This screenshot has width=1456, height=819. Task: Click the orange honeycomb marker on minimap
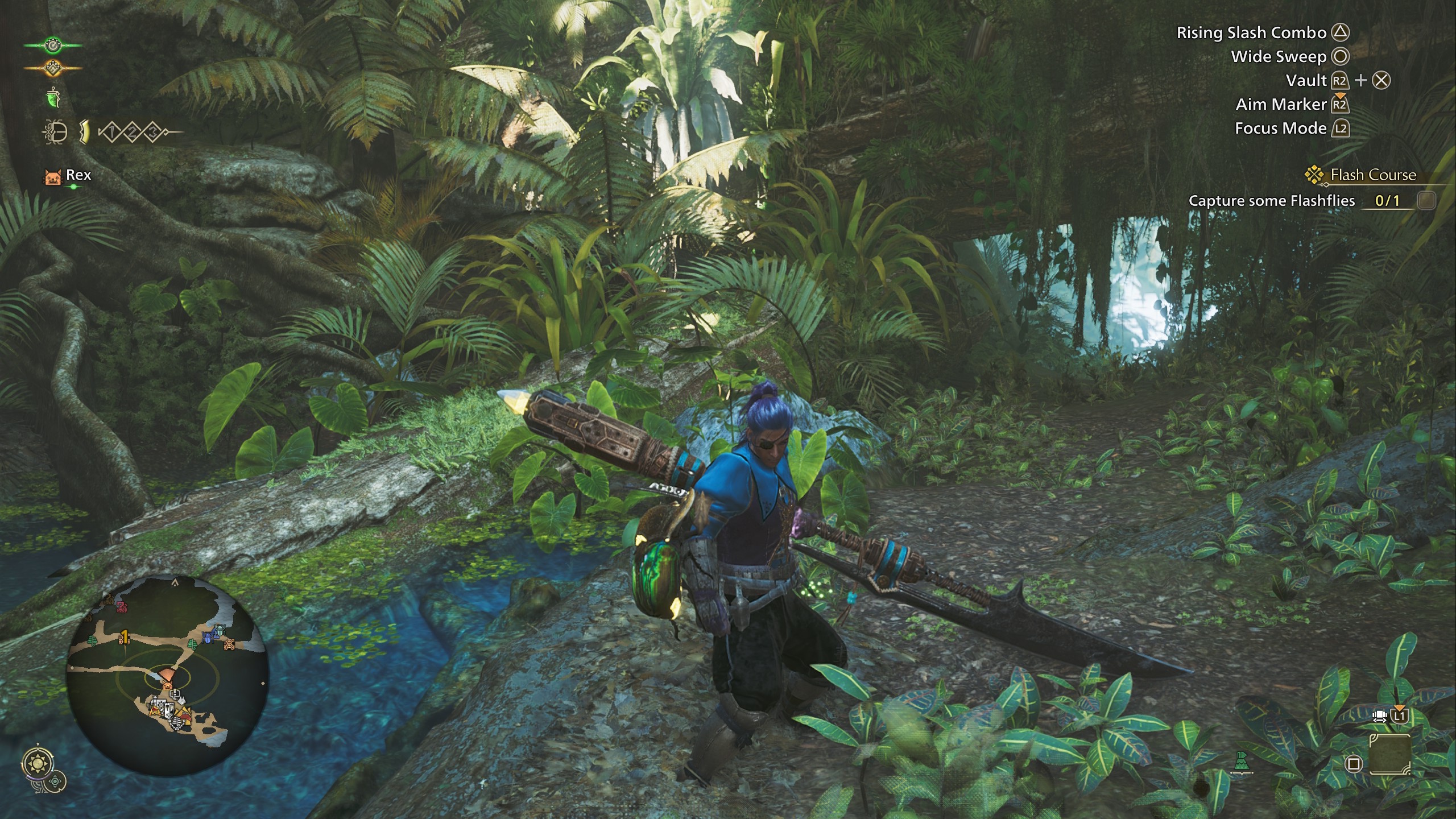click(229, 644)
